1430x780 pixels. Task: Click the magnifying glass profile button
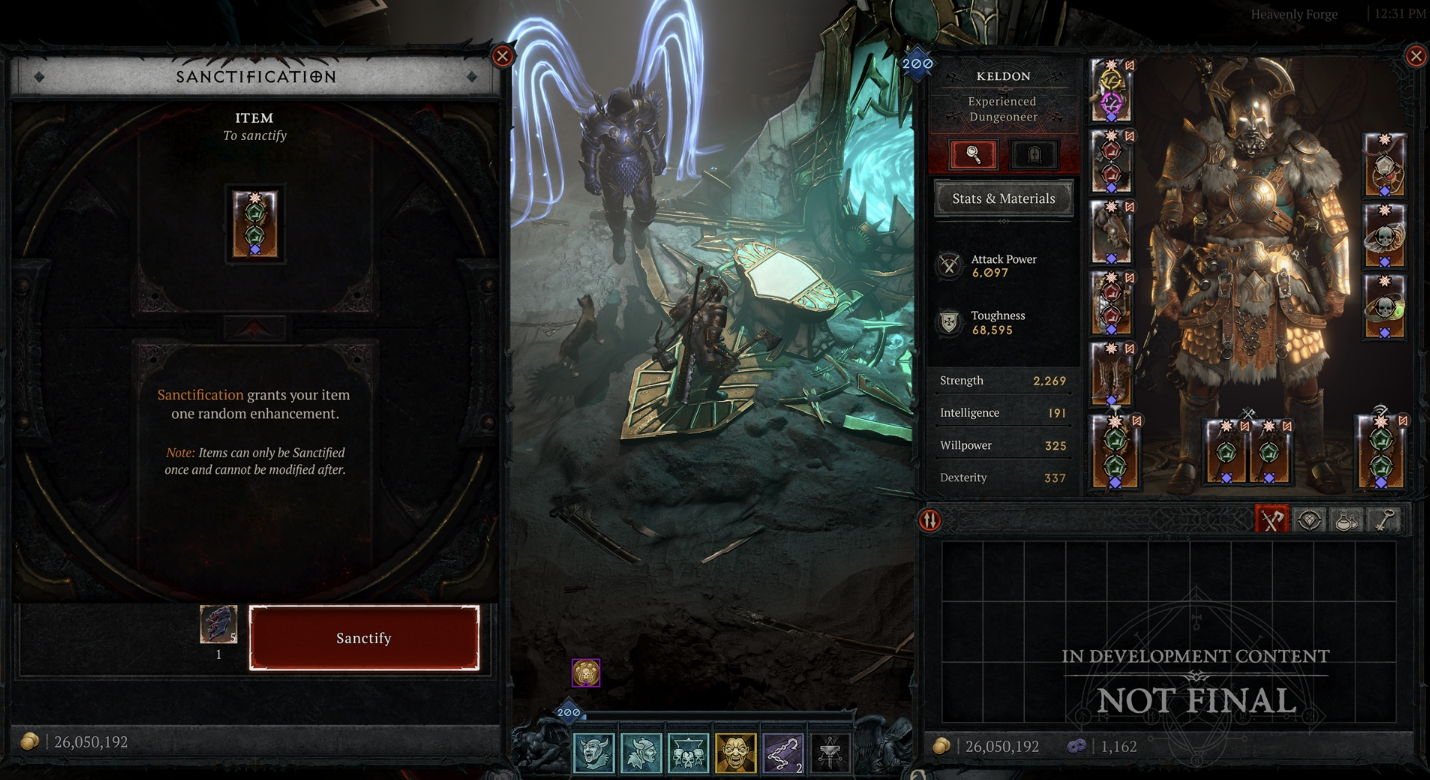click(x=973, y=155)
